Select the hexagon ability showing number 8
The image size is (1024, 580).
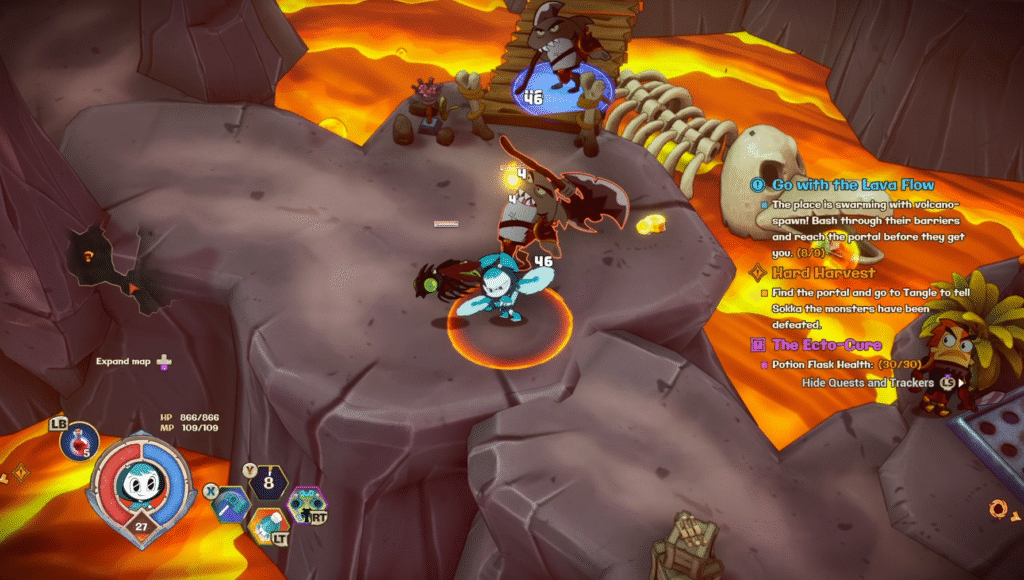tap(267, 484)
